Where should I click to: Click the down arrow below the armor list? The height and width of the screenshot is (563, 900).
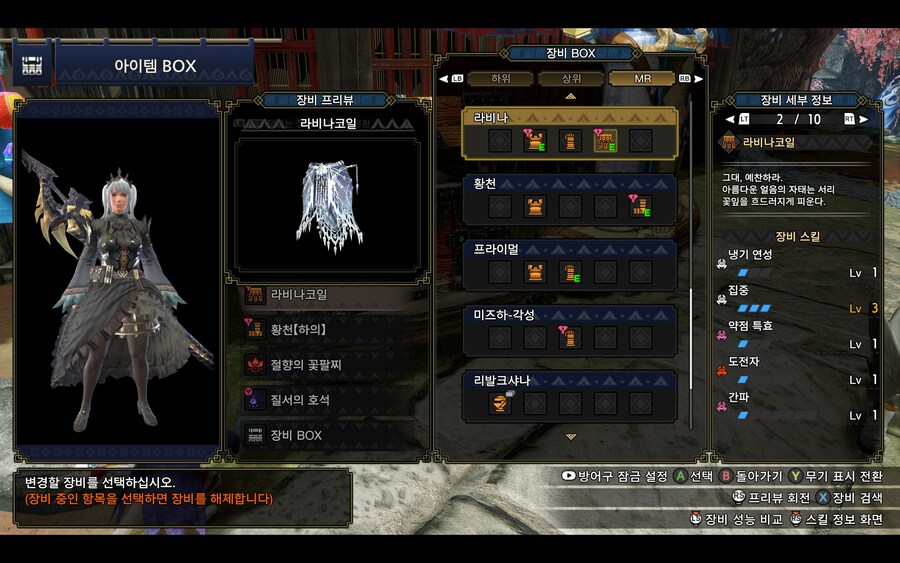(571, 437)
